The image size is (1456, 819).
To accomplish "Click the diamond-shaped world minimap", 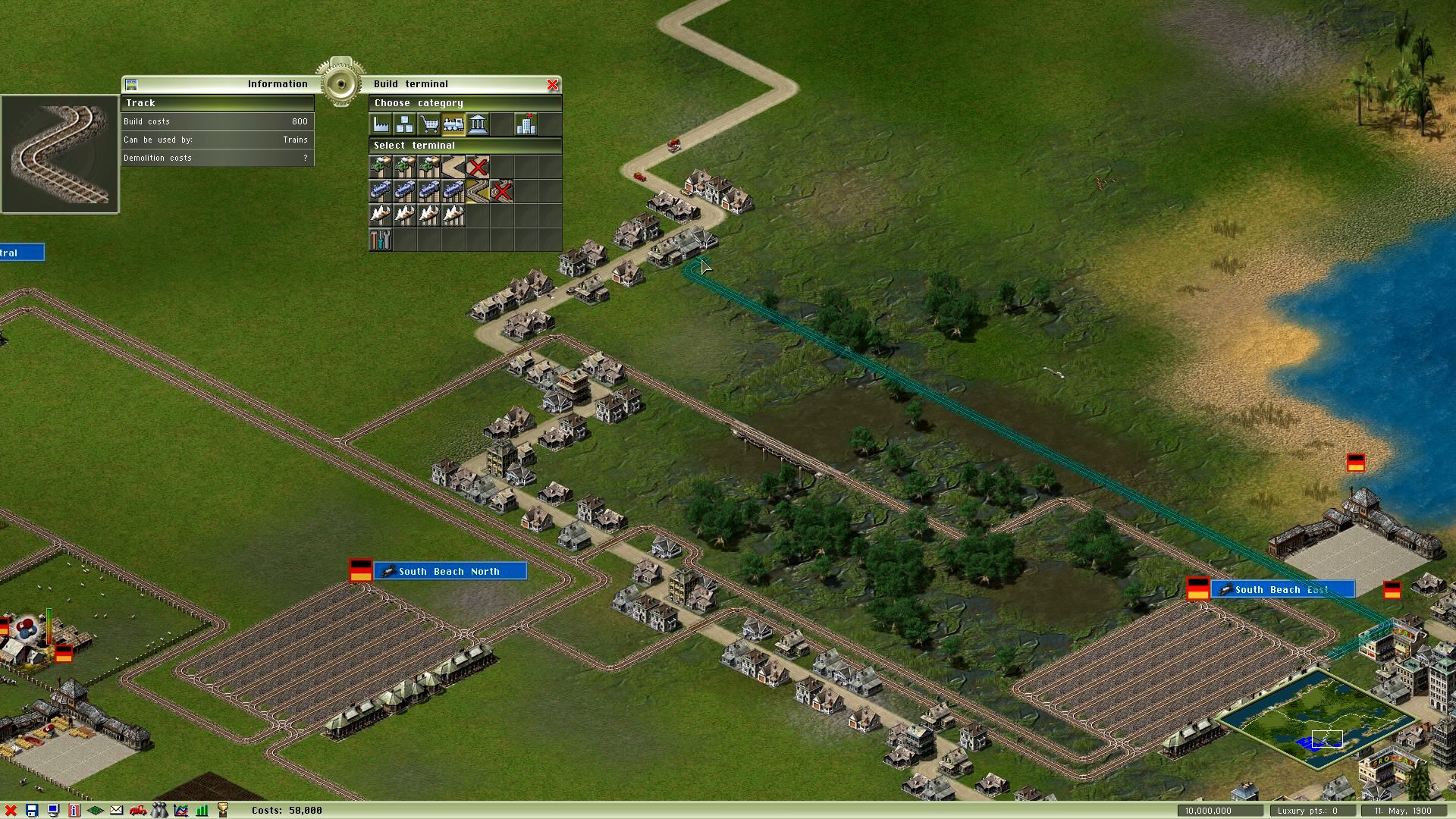I will tap(1318, 719).
